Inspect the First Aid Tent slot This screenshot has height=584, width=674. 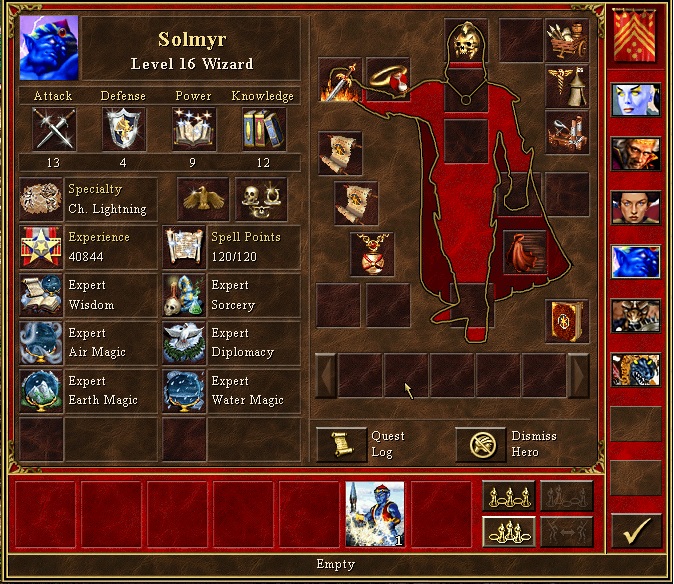566,85
